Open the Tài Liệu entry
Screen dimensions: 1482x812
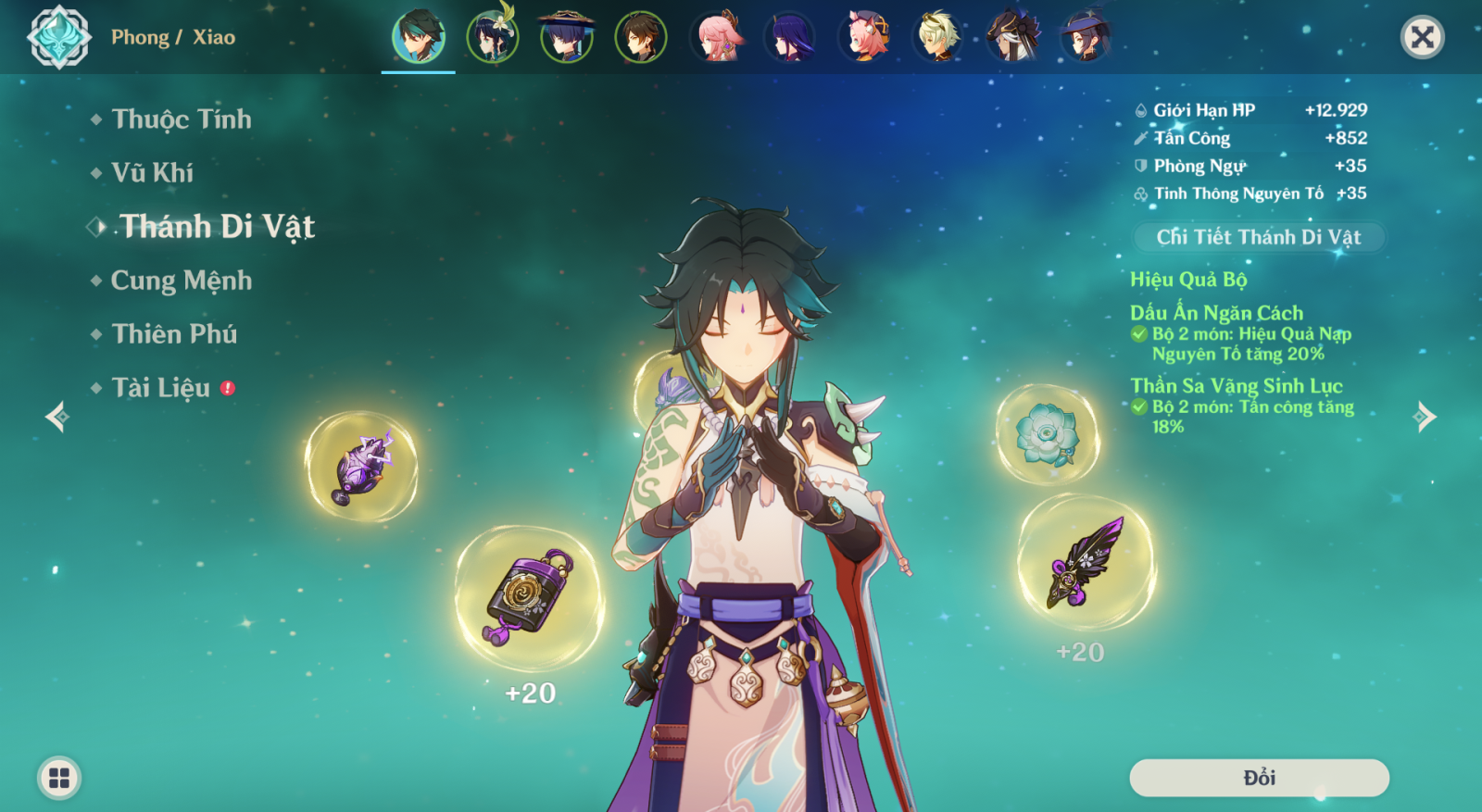160,388
